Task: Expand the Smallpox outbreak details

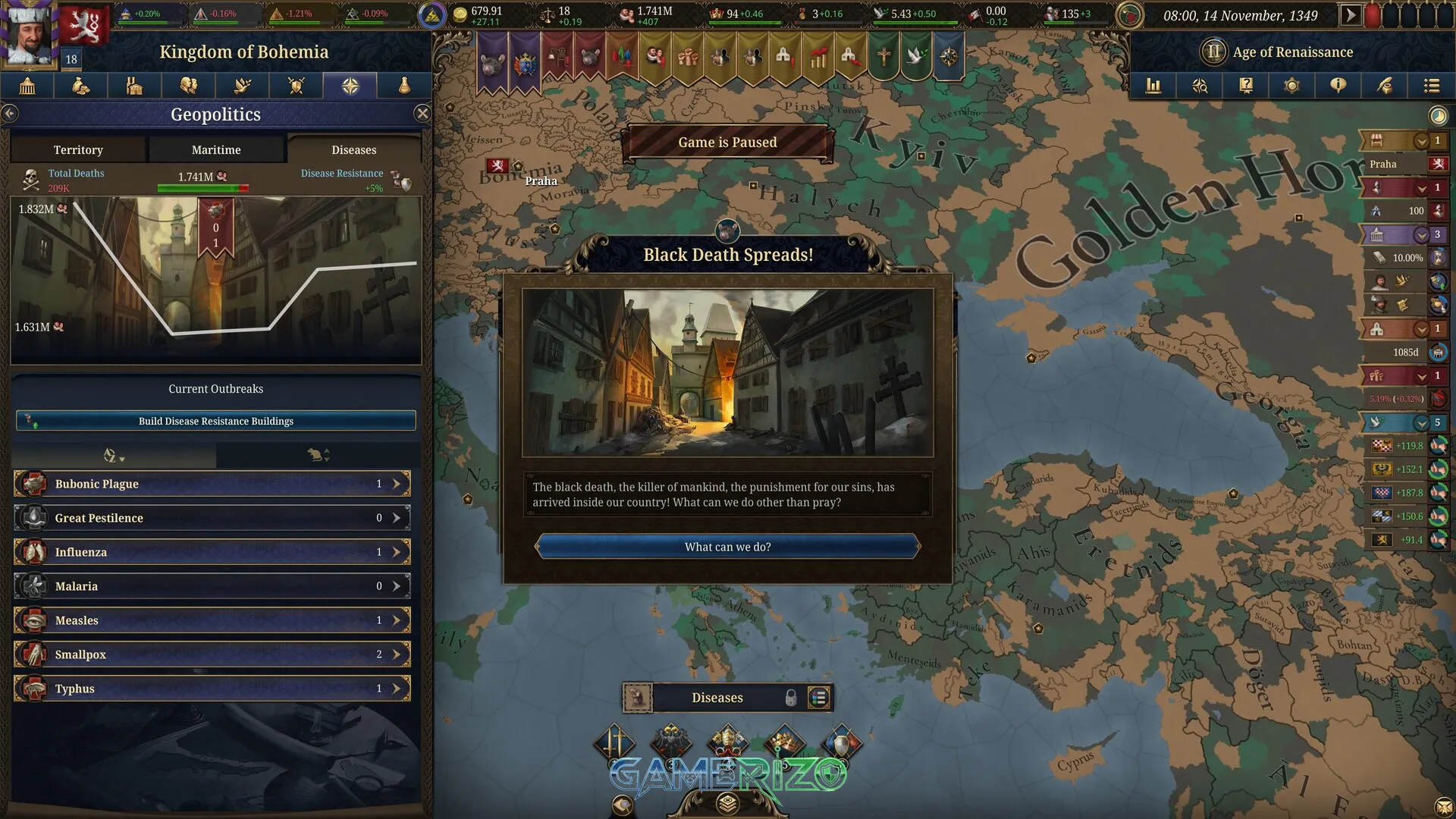Action: tap(395, 654)
